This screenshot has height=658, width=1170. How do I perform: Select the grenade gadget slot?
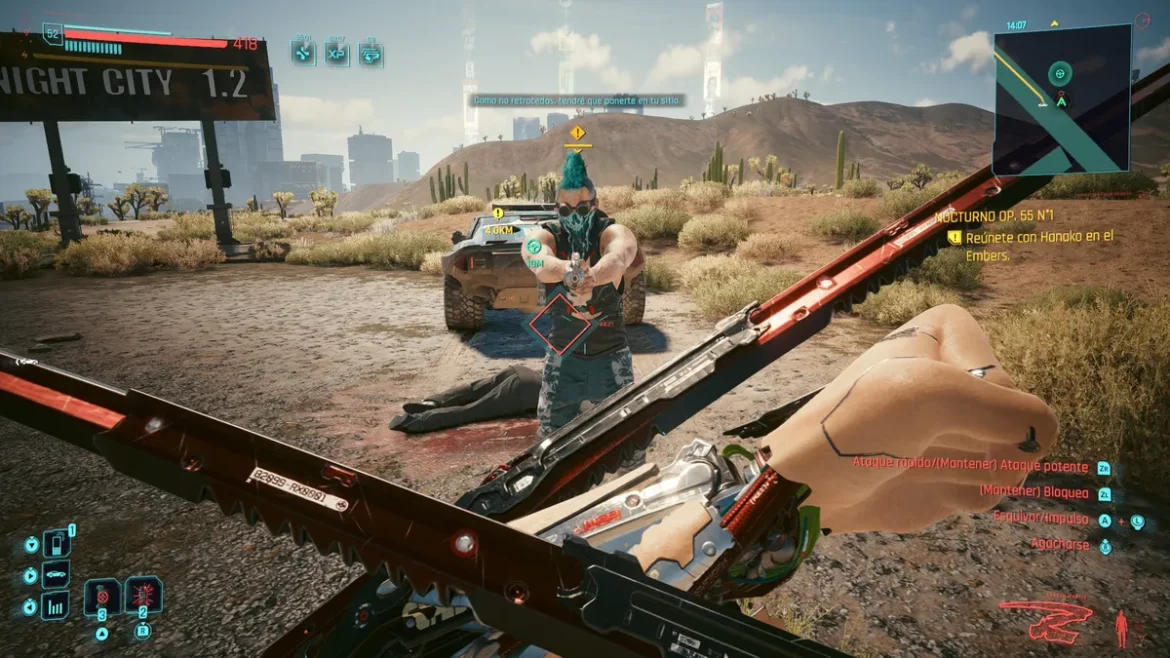[143, 596]
